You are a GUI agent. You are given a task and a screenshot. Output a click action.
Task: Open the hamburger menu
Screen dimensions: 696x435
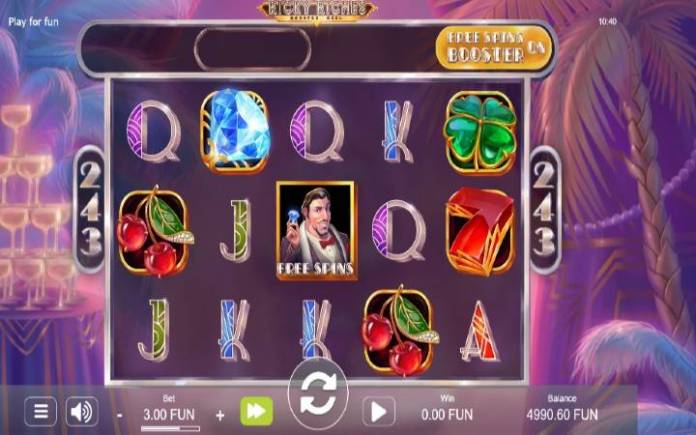click(40, 411)
